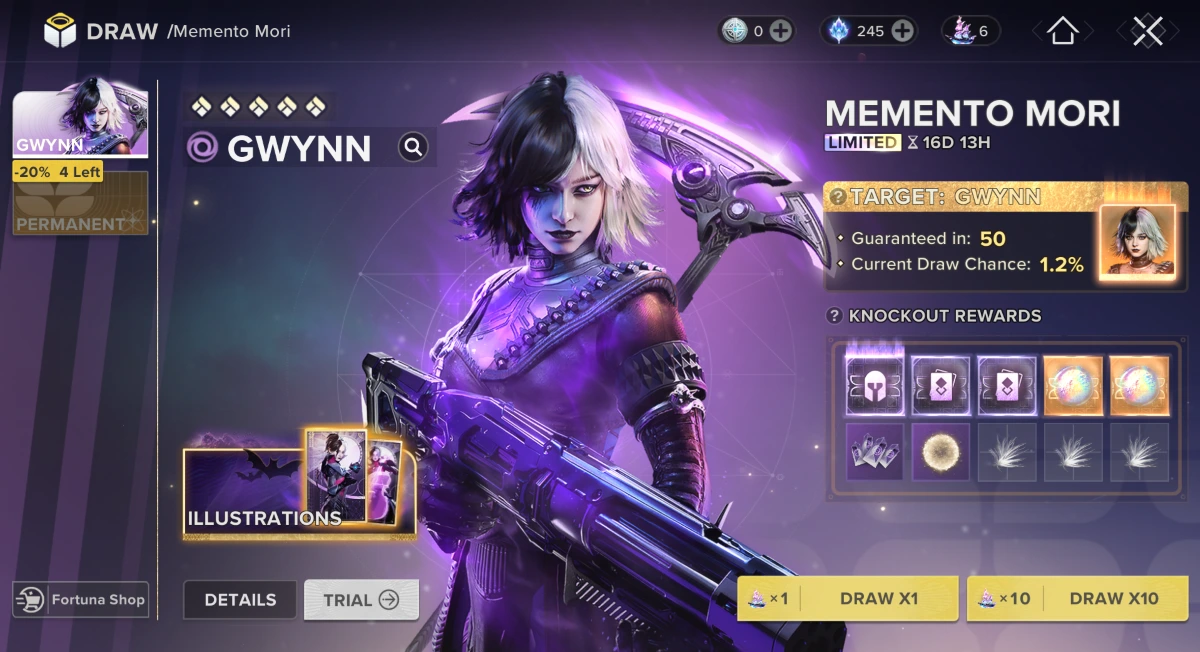Show Knockout Rewards help info

(x=835, y=316)
